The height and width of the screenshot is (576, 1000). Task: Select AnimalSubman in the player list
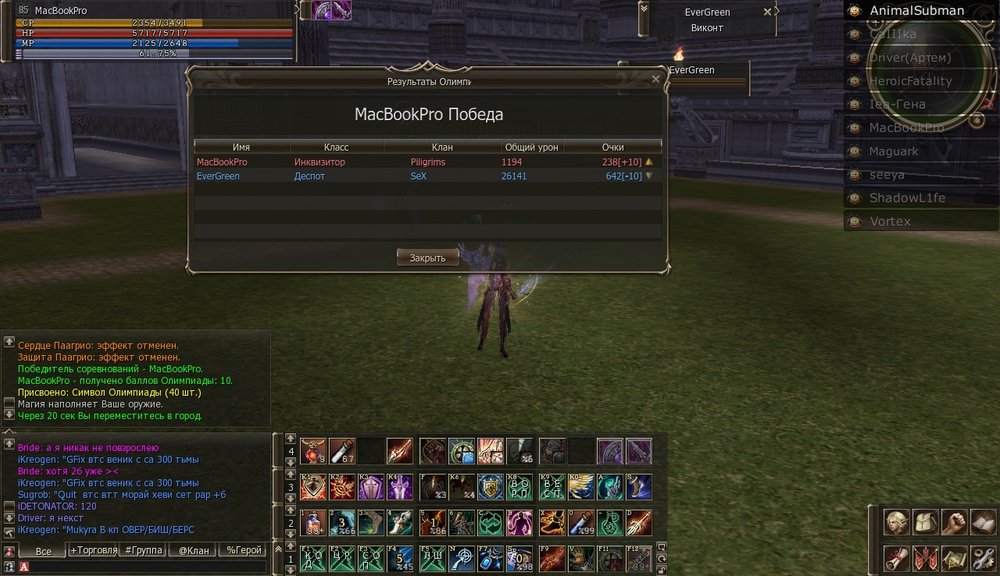click(x=916, y=11)
